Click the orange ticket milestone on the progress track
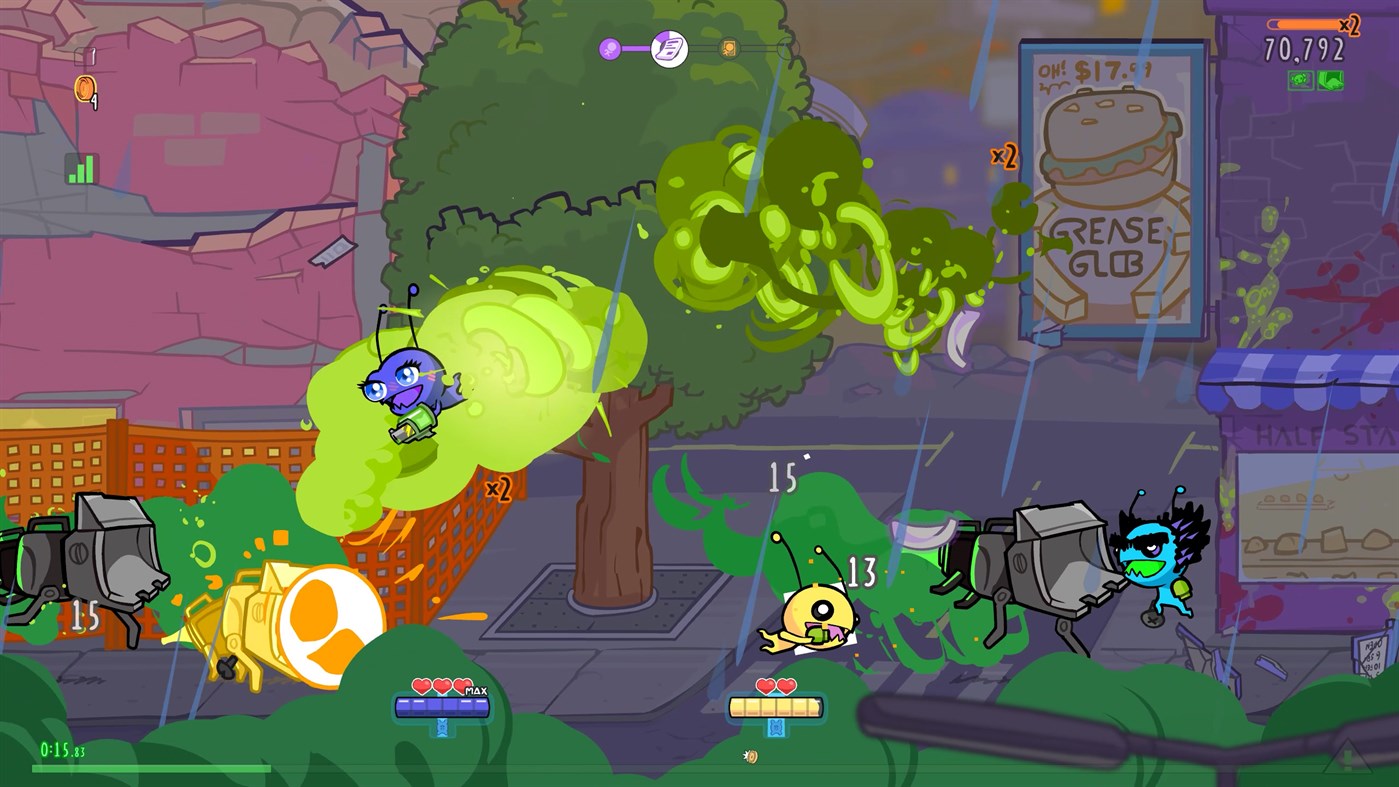 [x=730, y=48]
